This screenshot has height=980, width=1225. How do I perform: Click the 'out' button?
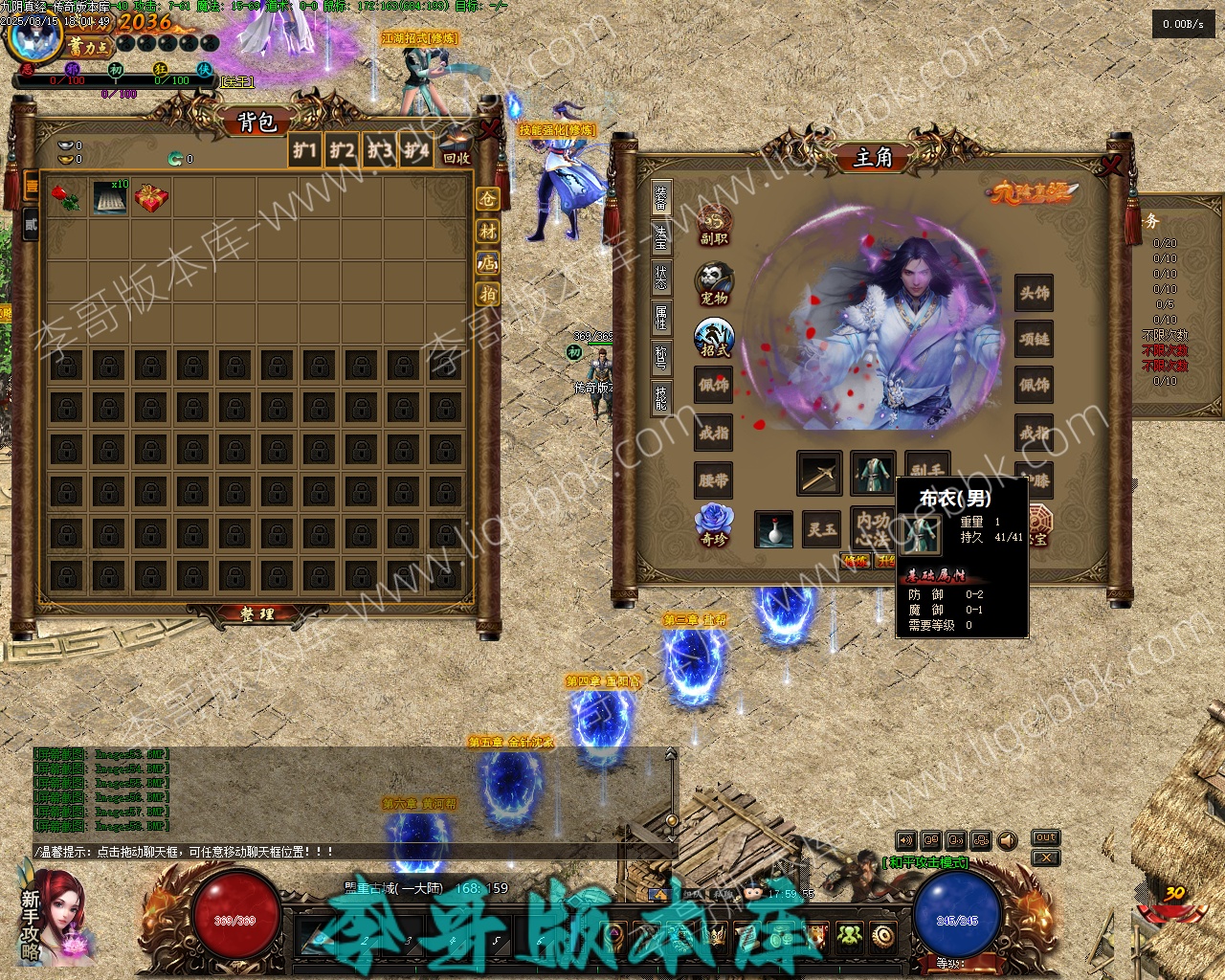coord(1045,838)
